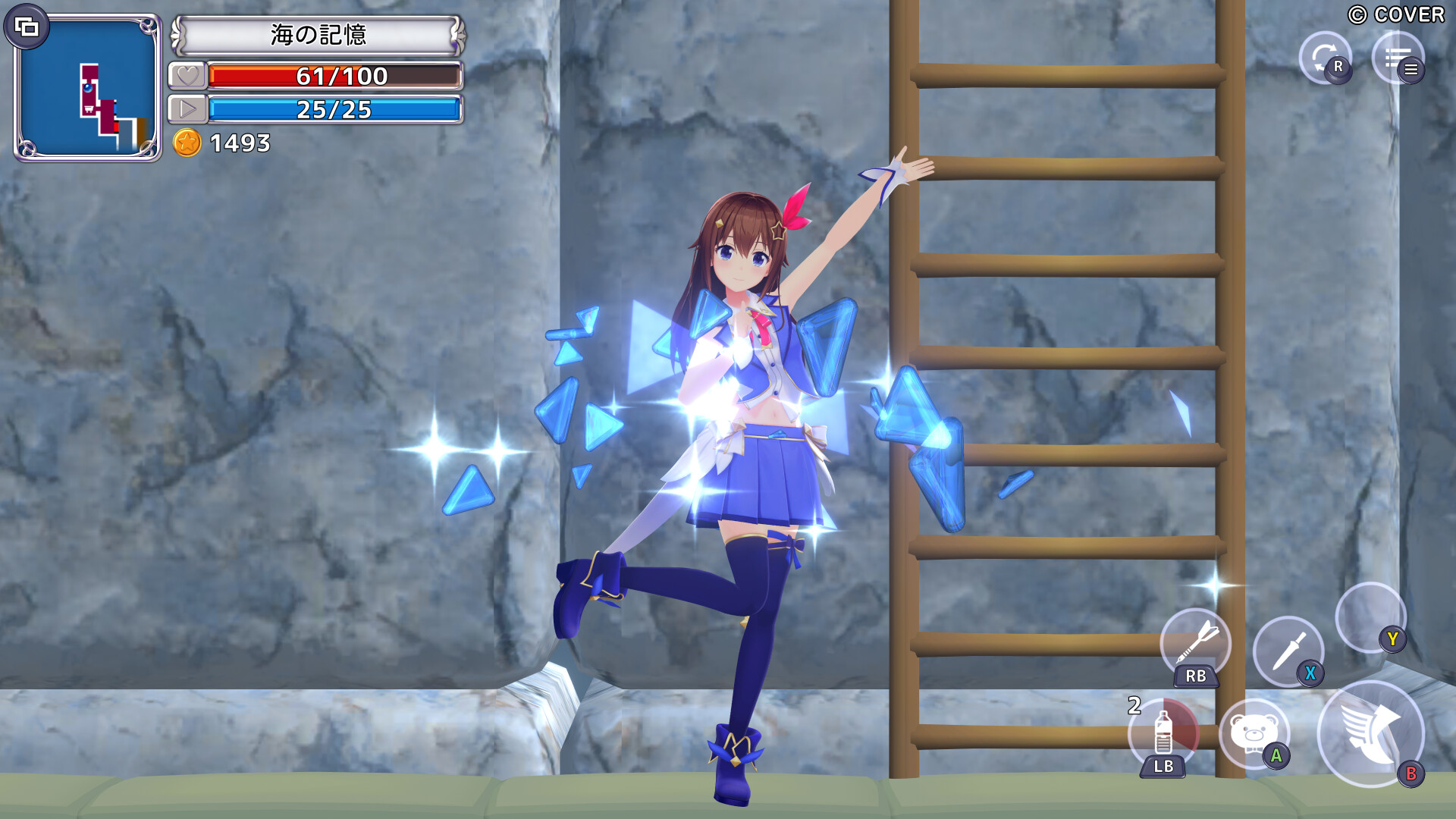Screen dimensions: 1456x819
Task: Click the play-arrow icon beside the SP bar
Action: tap(187, 109)
